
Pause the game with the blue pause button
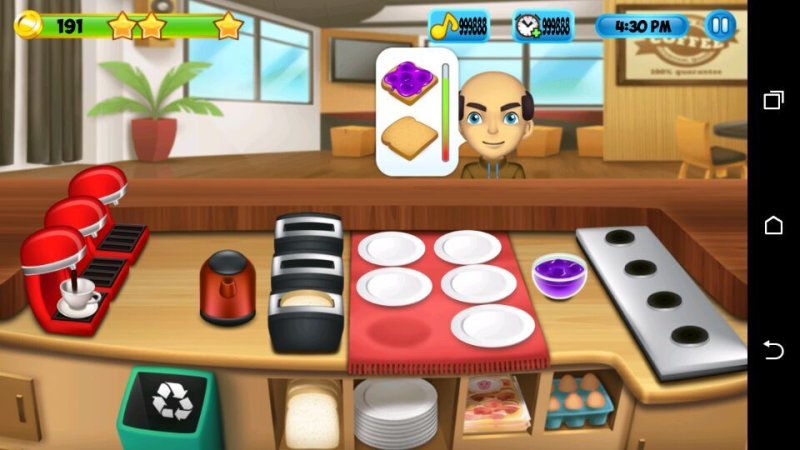point(720,25)
